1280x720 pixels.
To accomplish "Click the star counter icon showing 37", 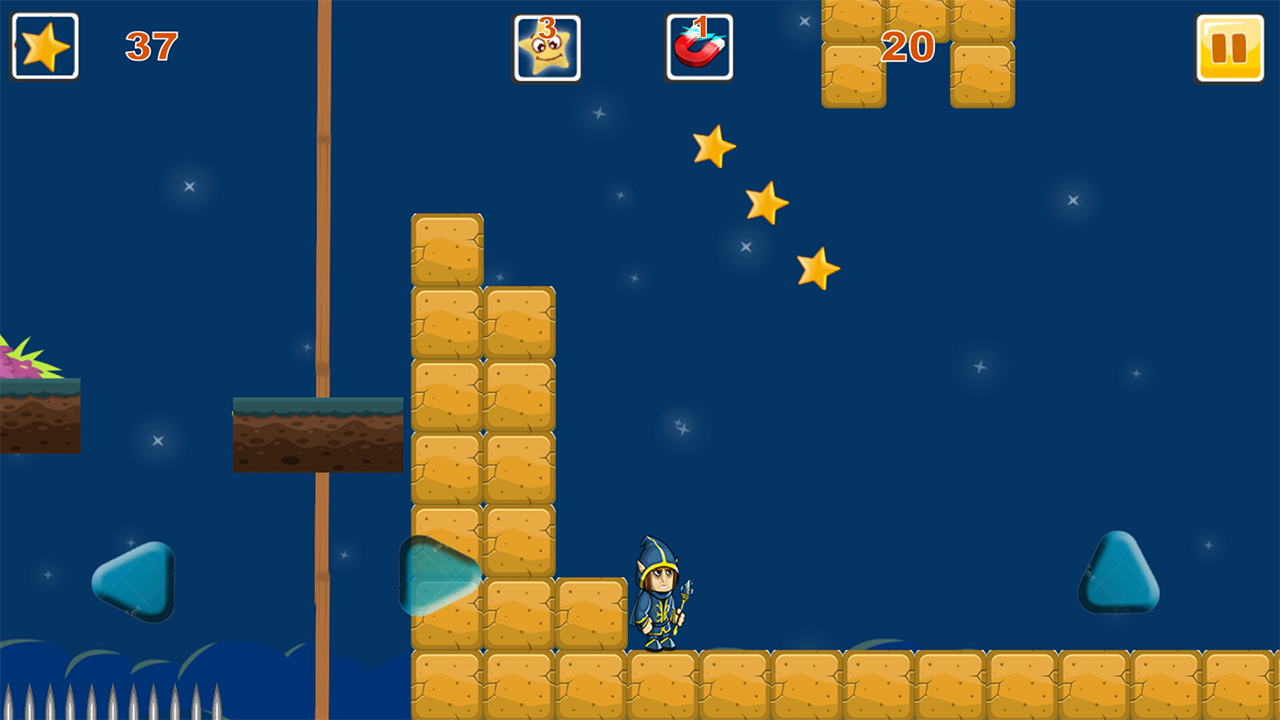I will [x=44, y=45].
